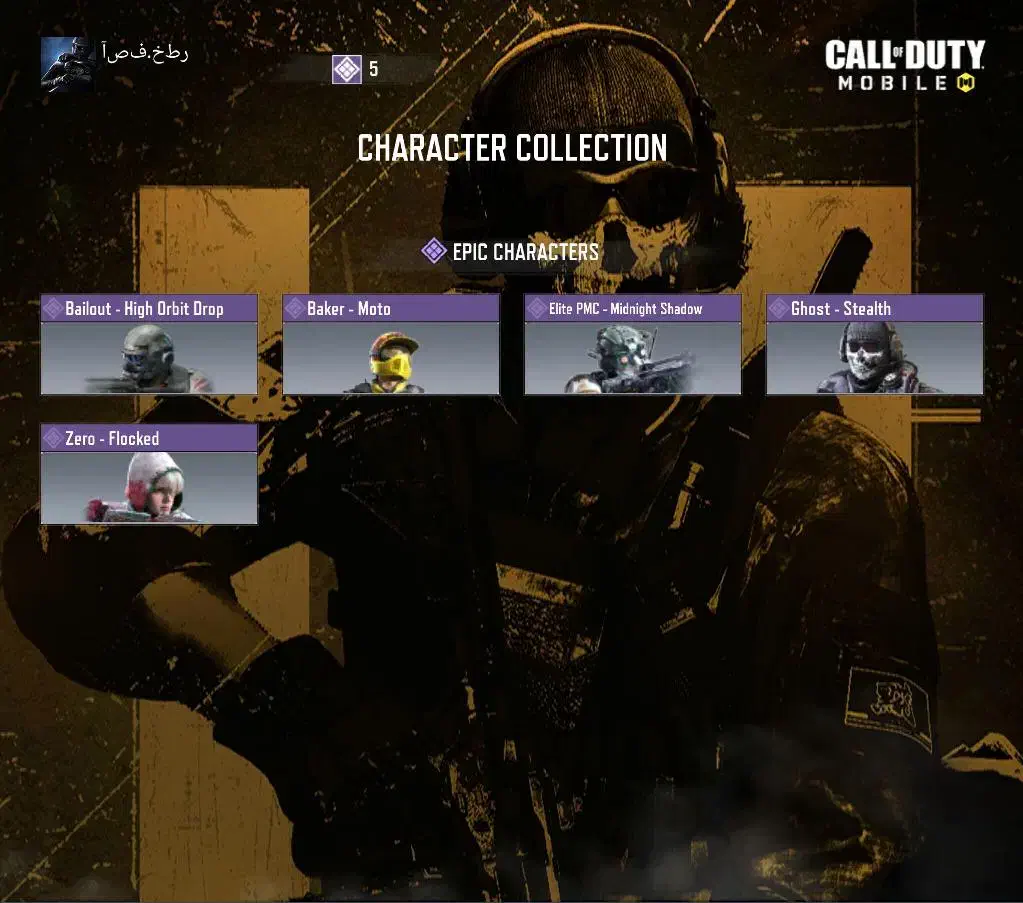Select the Ghost - Stealth character card
Image resolution: width=1023 pixels, height=903 pixels.
point(875,344)
